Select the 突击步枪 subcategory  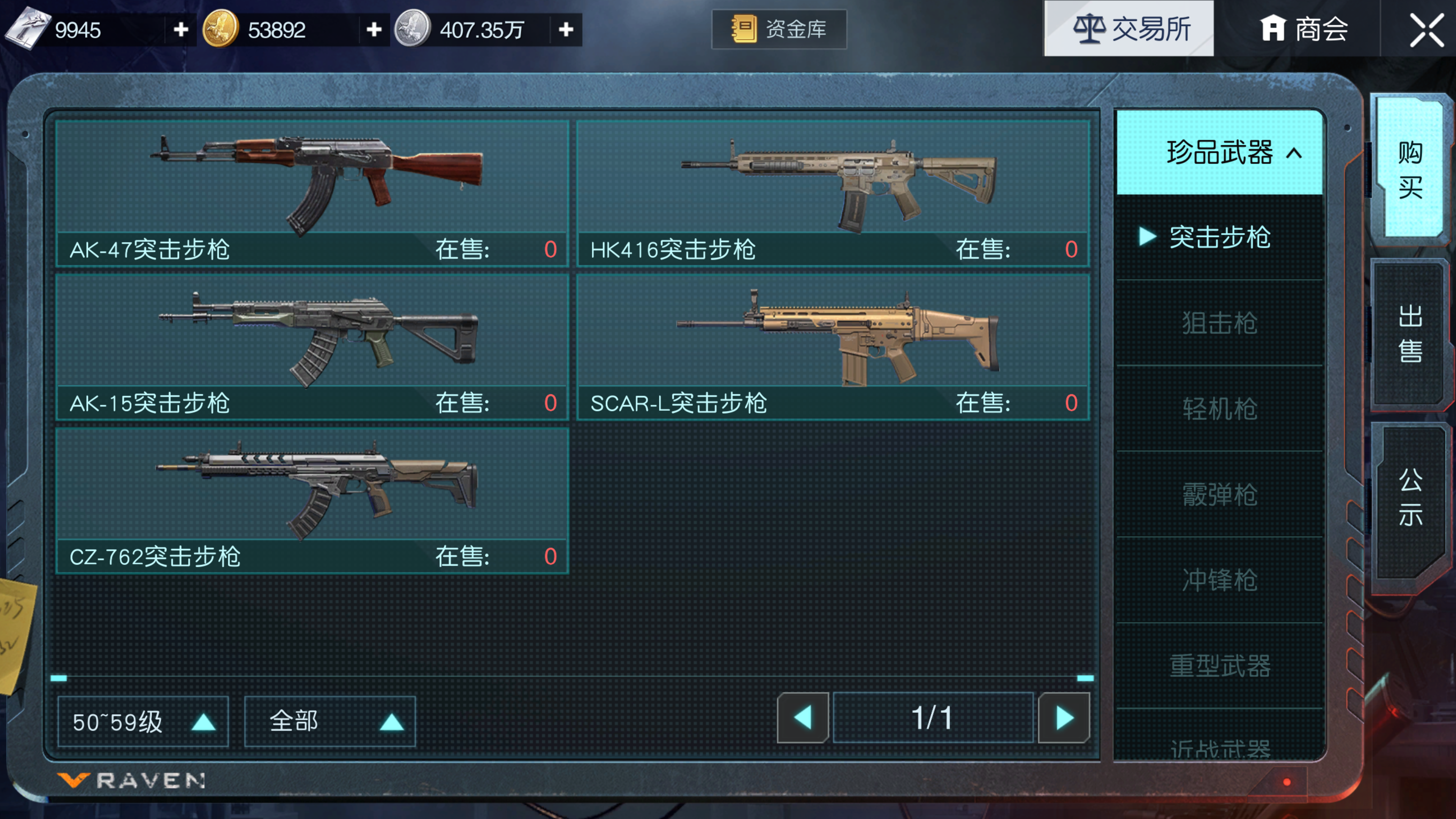pos(1220,237)
